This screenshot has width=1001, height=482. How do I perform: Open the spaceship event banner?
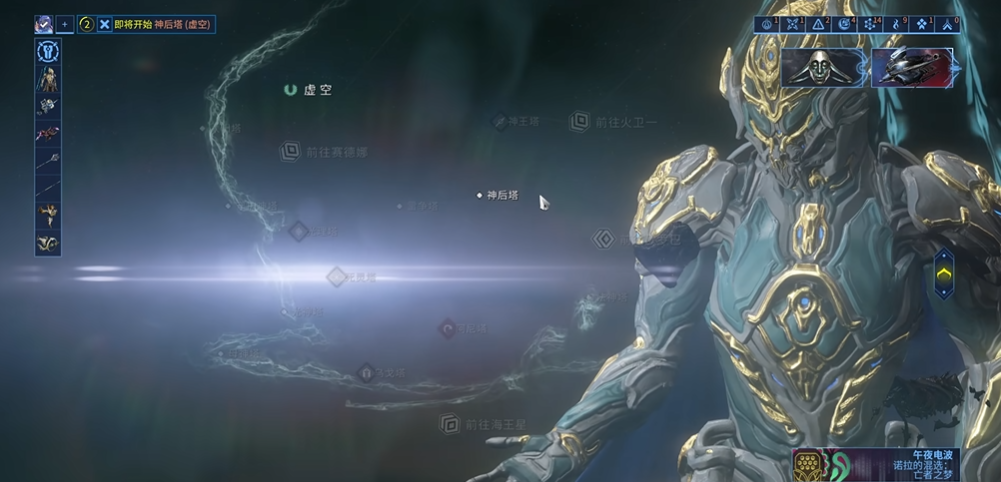click(x=912, y=67)
